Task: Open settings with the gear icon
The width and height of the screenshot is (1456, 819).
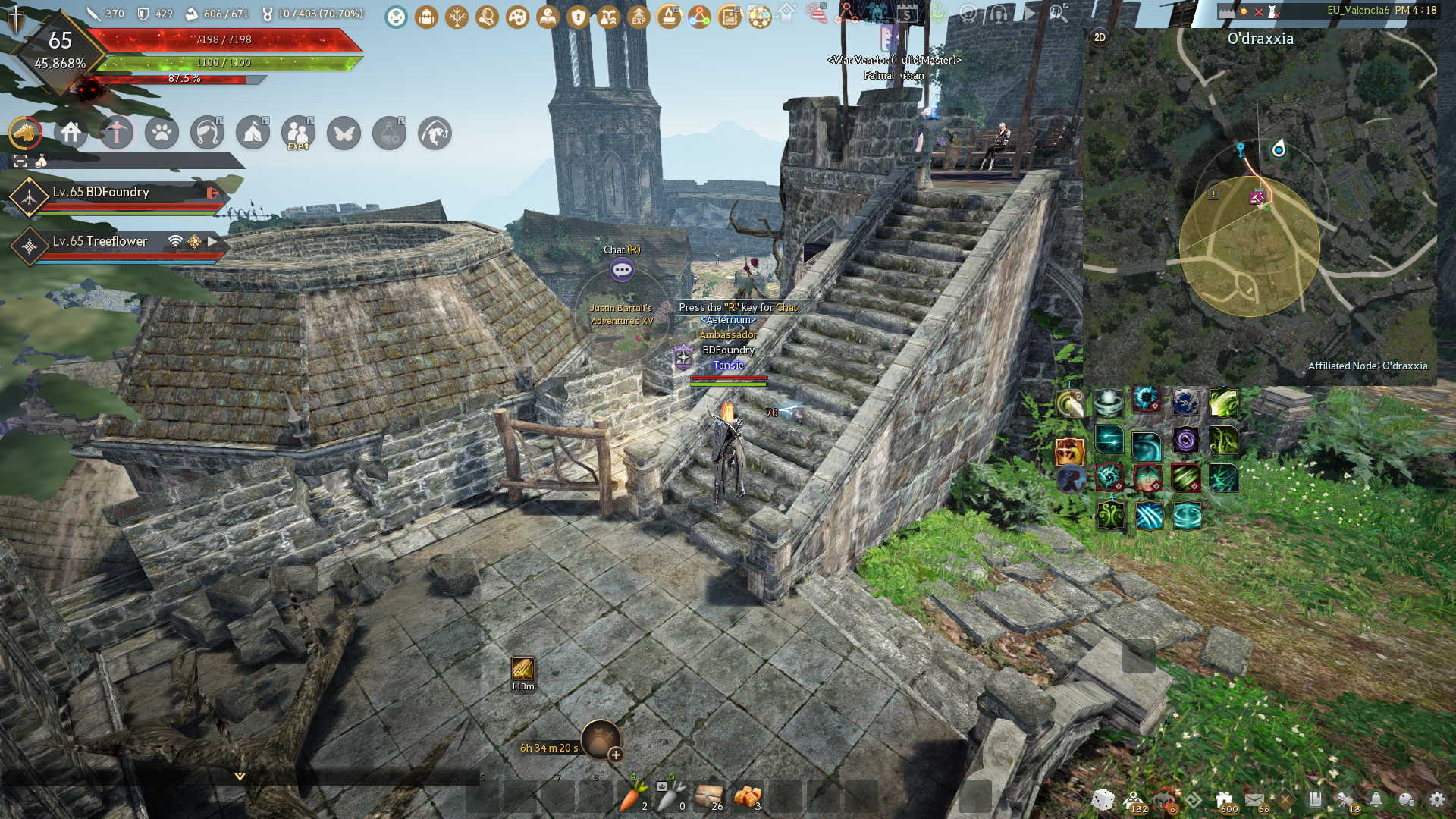Action: 1436,799
